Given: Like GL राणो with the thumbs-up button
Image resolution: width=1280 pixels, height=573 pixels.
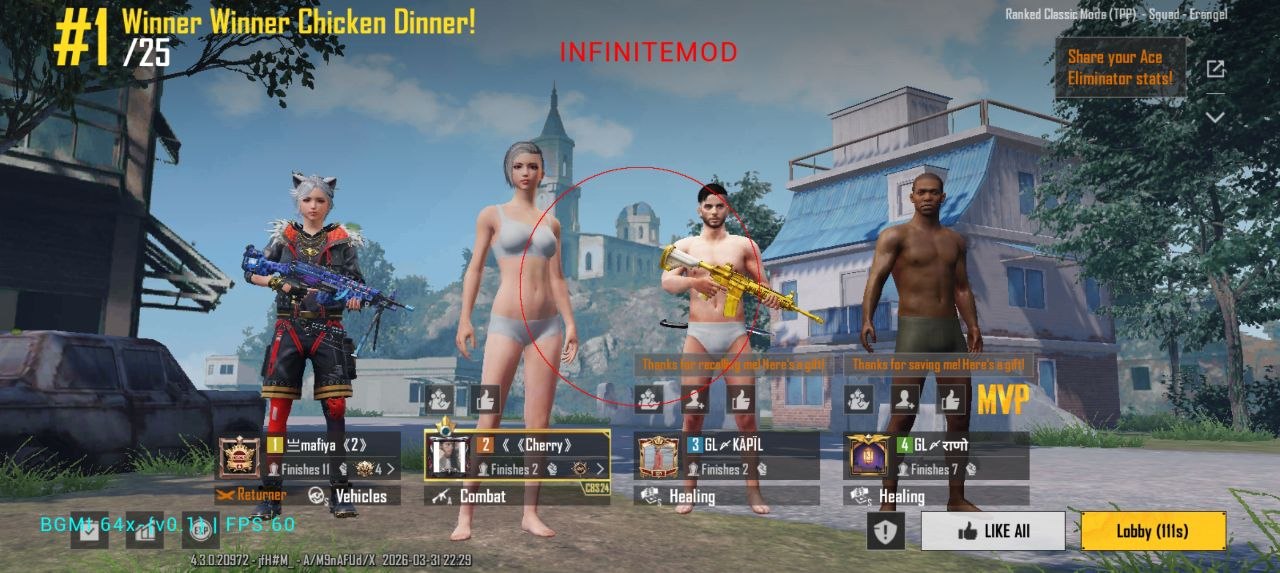Looking at the screenshot, I should click(952, 400).
